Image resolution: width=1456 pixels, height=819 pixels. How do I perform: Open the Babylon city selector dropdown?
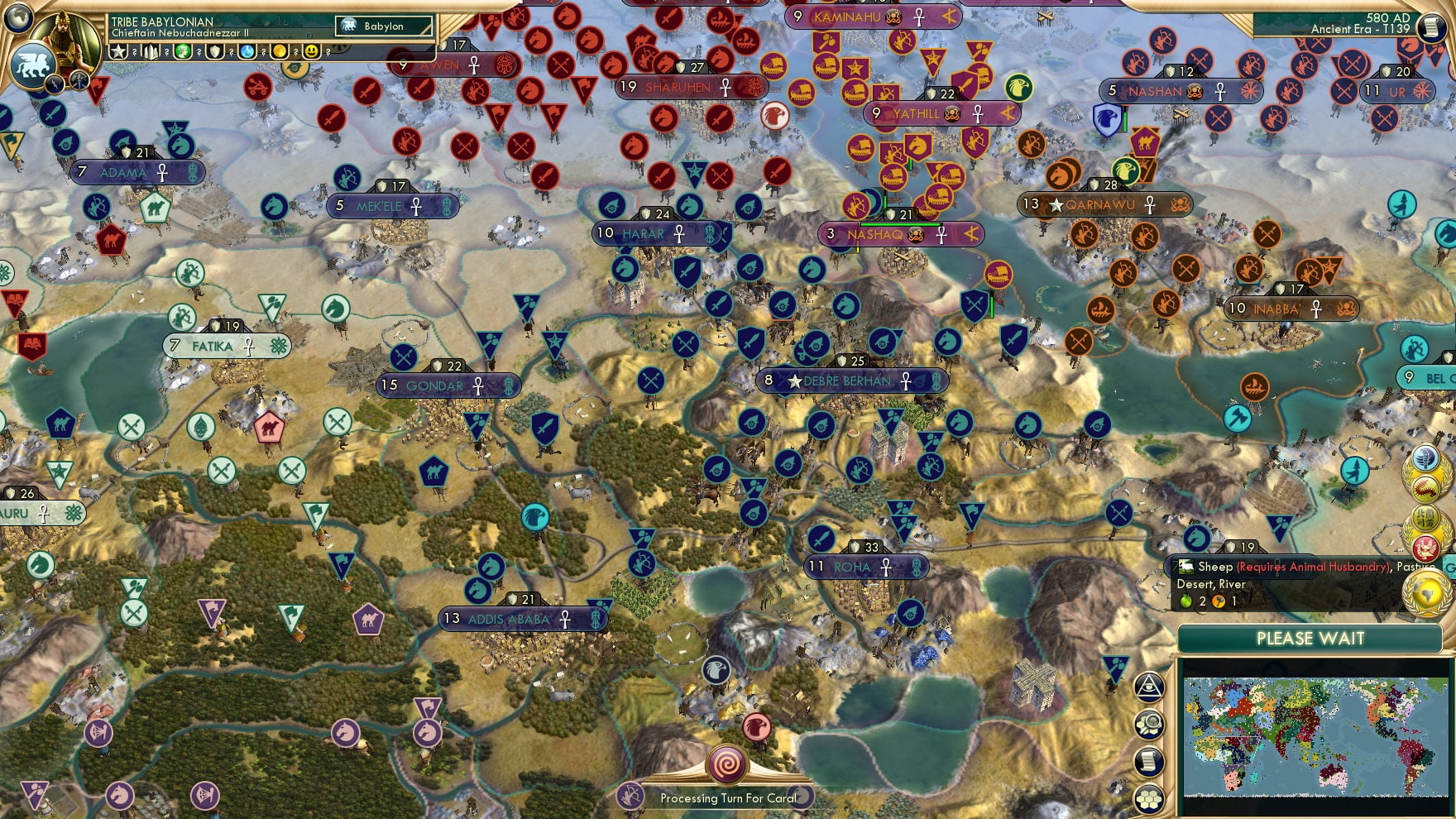click(385, 26)
